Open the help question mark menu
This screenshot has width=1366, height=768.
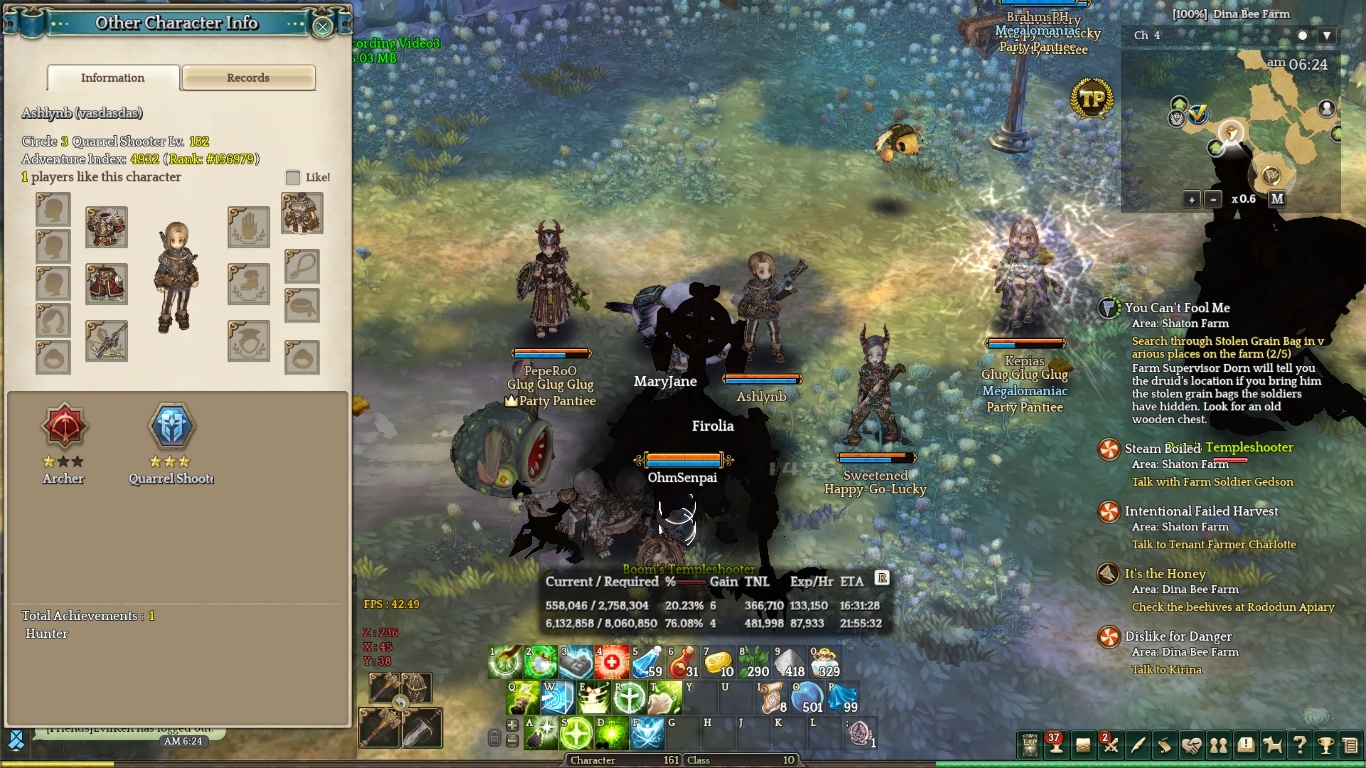pos(1299,745)
